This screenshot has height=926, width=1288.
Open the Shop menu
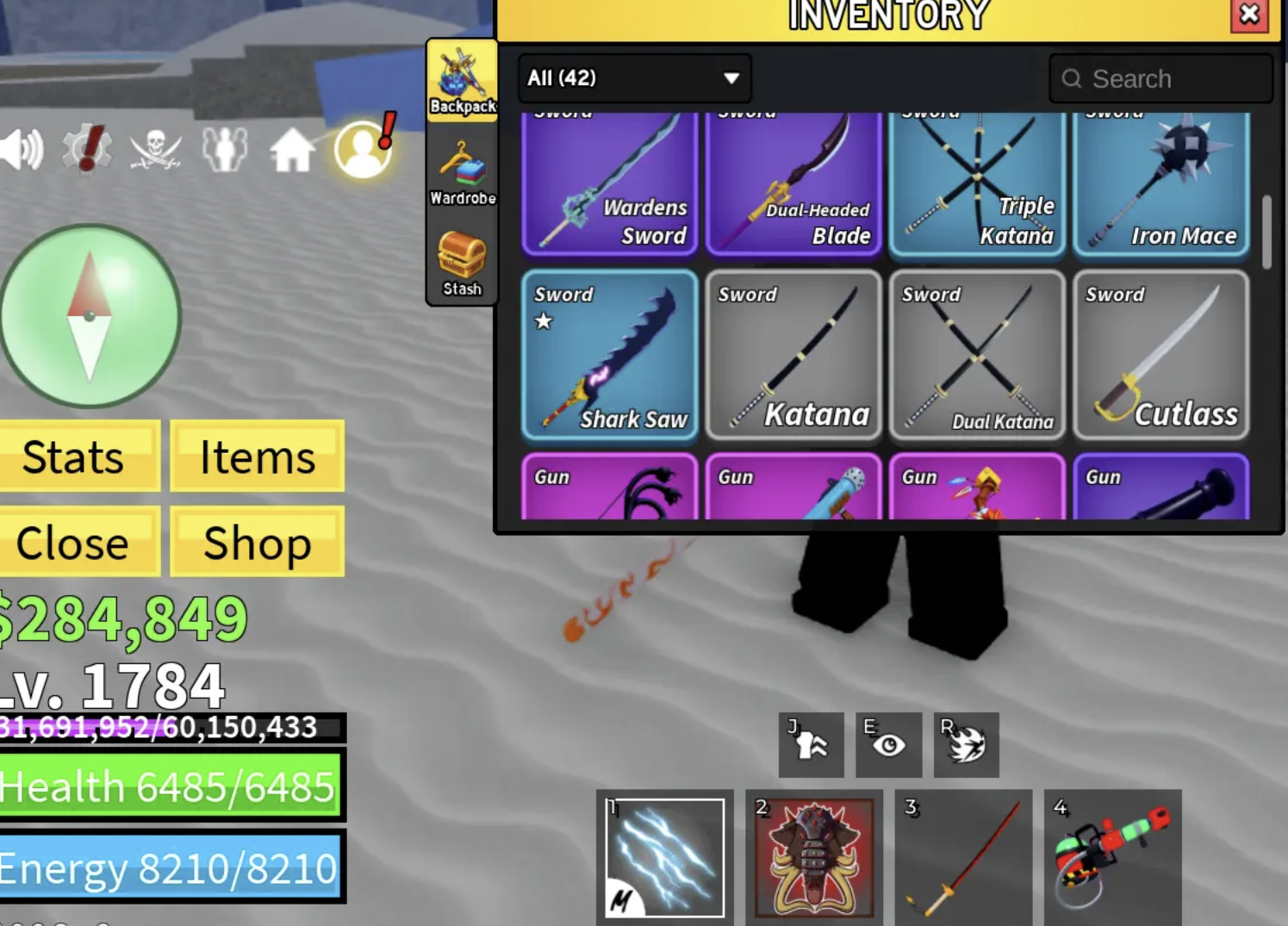click(x=256, y=543)
